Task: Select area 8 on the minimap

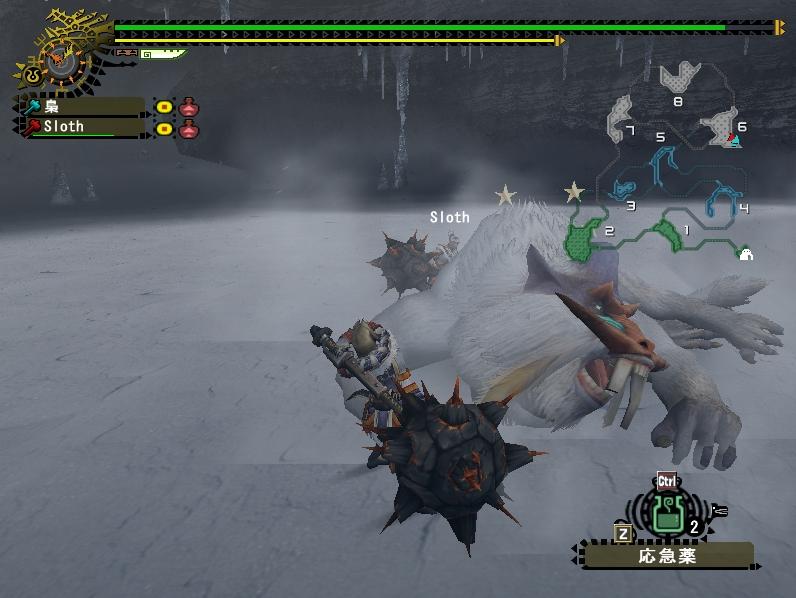Action: pyautogui.click(x=681, y=79)
